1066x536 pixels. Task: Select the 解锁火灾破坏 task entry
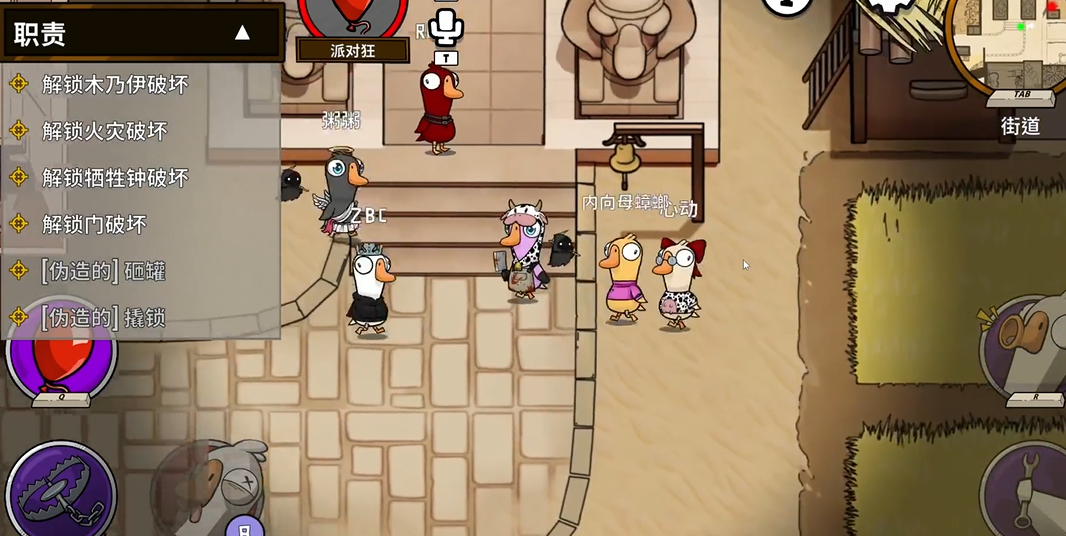click(x=104, y=131)
